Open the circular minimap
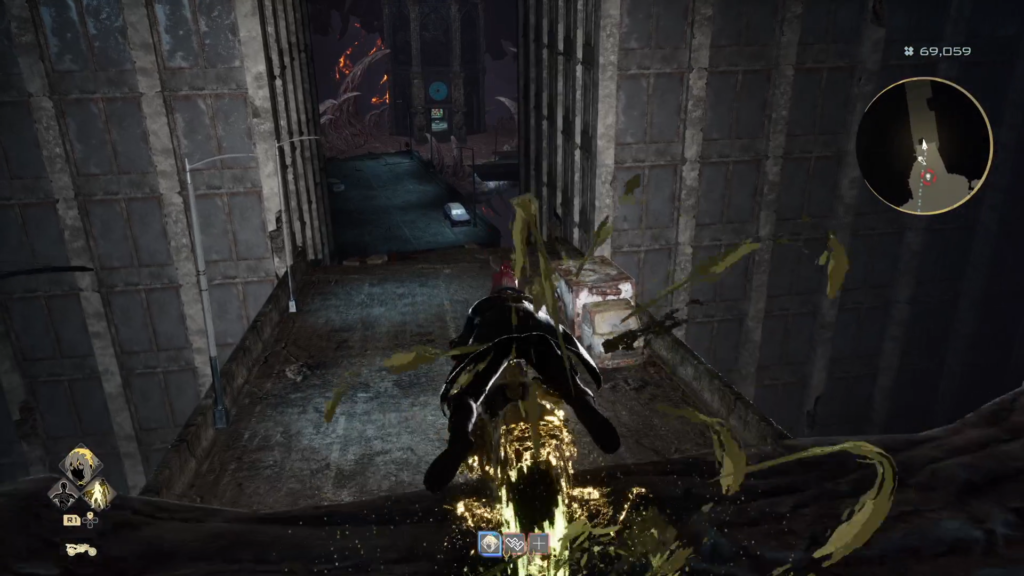 pyautogui.click(x=923, y=146)
